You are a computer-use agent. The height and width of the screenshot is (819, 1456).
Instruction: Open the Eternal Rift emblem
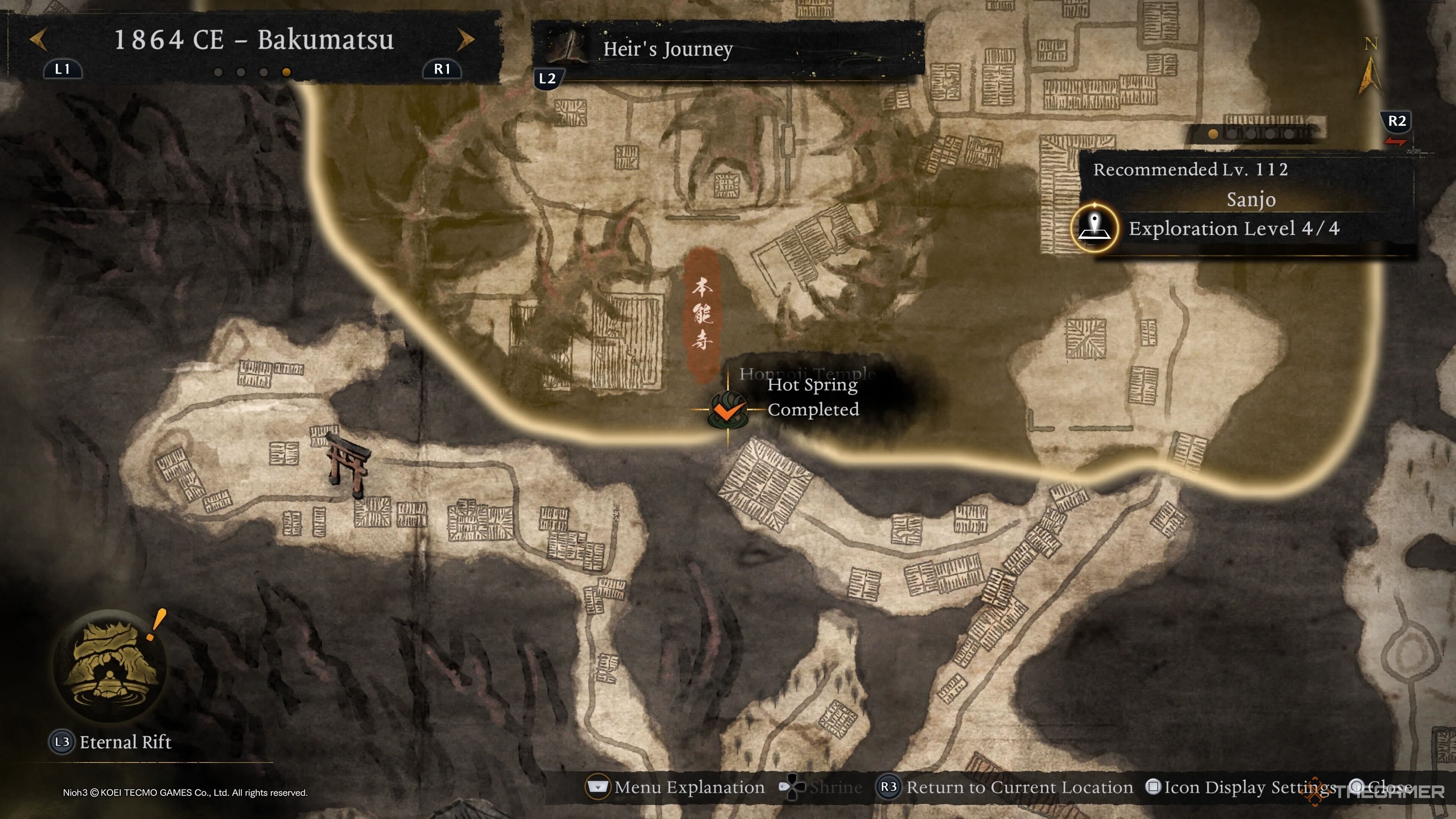pos(110,665)
